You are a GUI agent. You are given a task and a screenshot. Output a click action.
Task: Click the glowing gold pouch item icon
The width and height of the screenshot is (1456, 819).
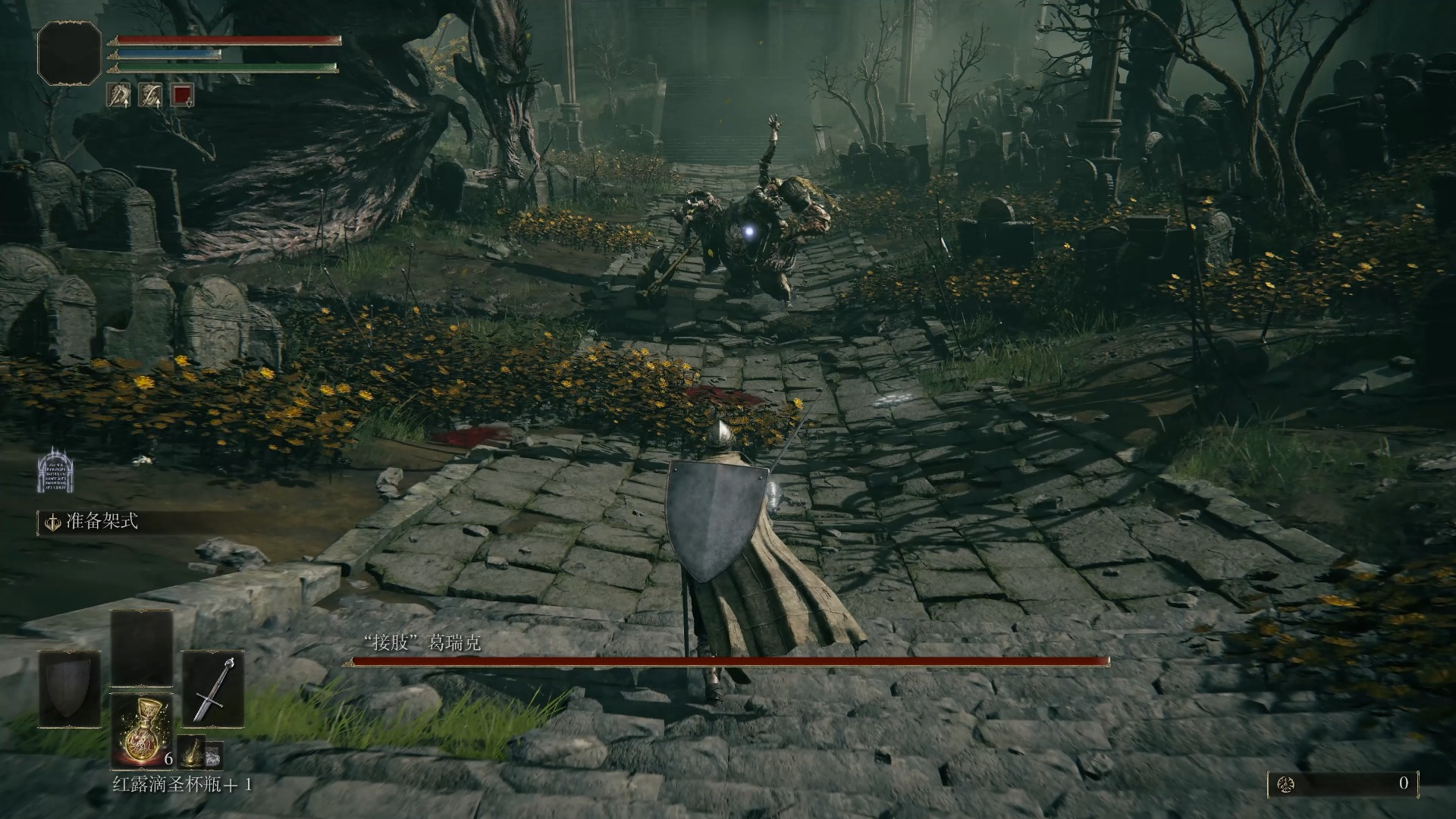[191, 752]
